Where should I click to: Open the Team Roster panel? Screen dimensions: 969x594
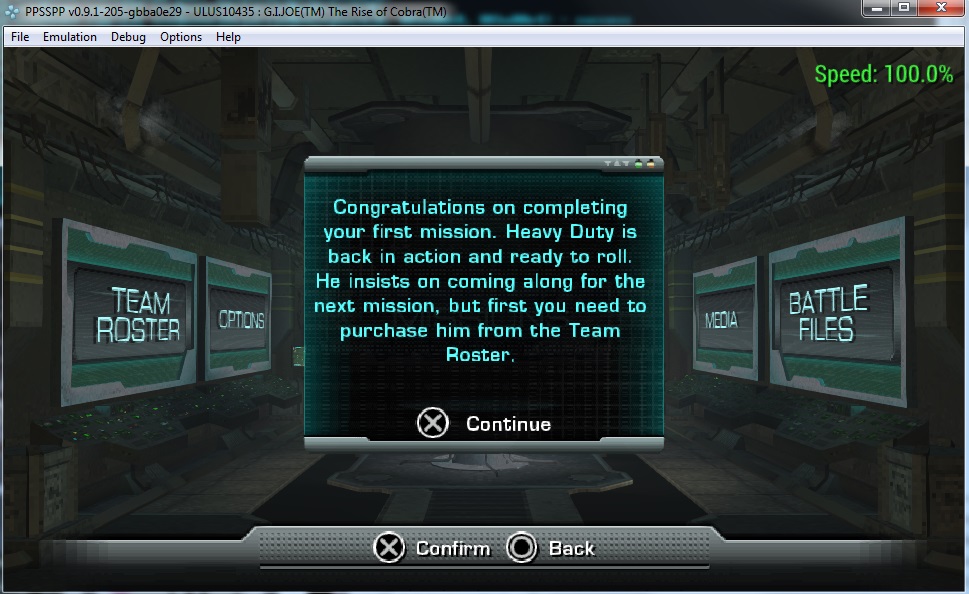click(138, 314)
